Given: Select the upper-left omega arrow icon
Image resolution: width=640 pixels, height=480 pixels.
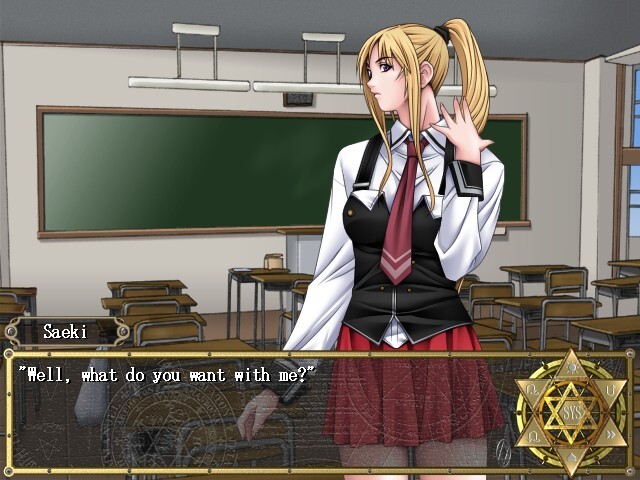Looking at the screenshot, I should [531, 387].
